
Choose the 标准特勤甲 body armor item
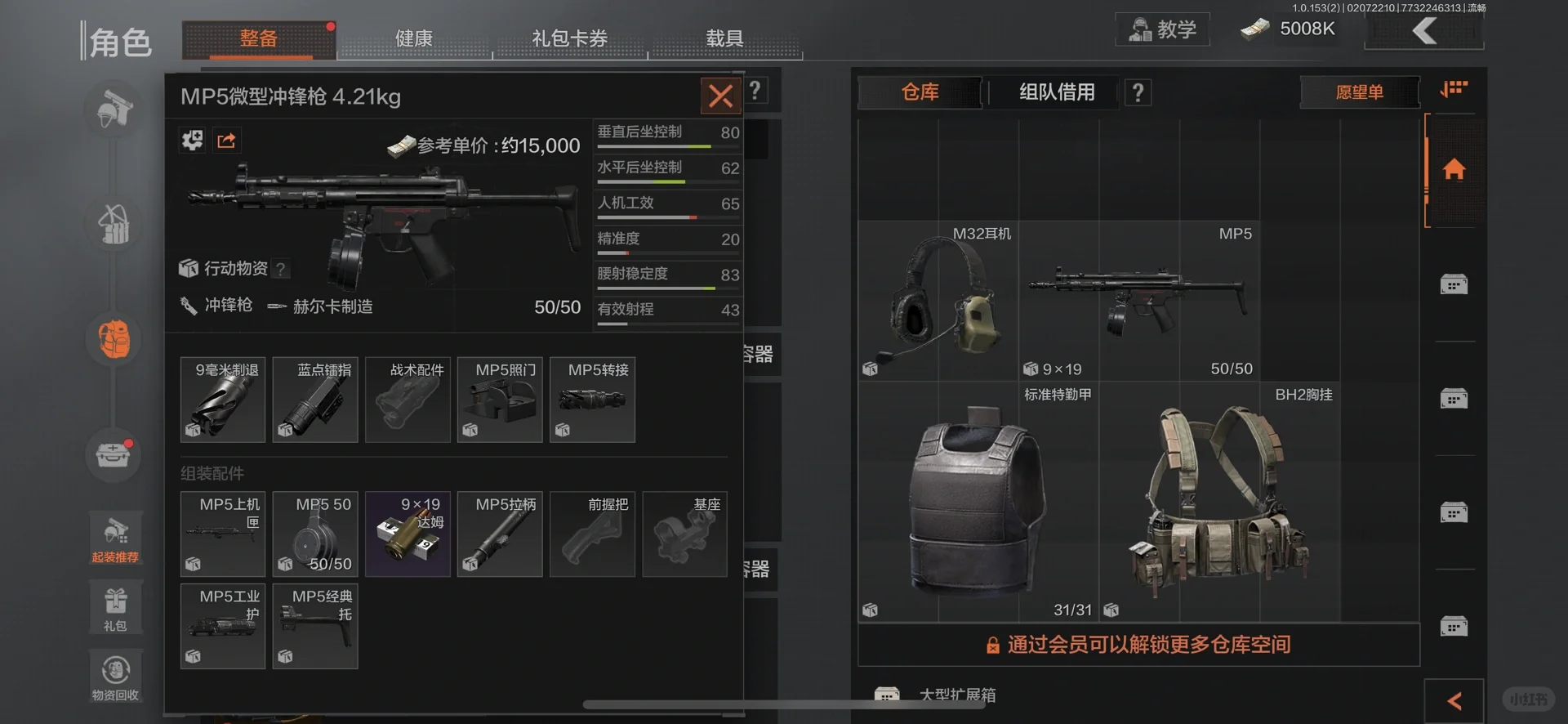coord(978,502)
